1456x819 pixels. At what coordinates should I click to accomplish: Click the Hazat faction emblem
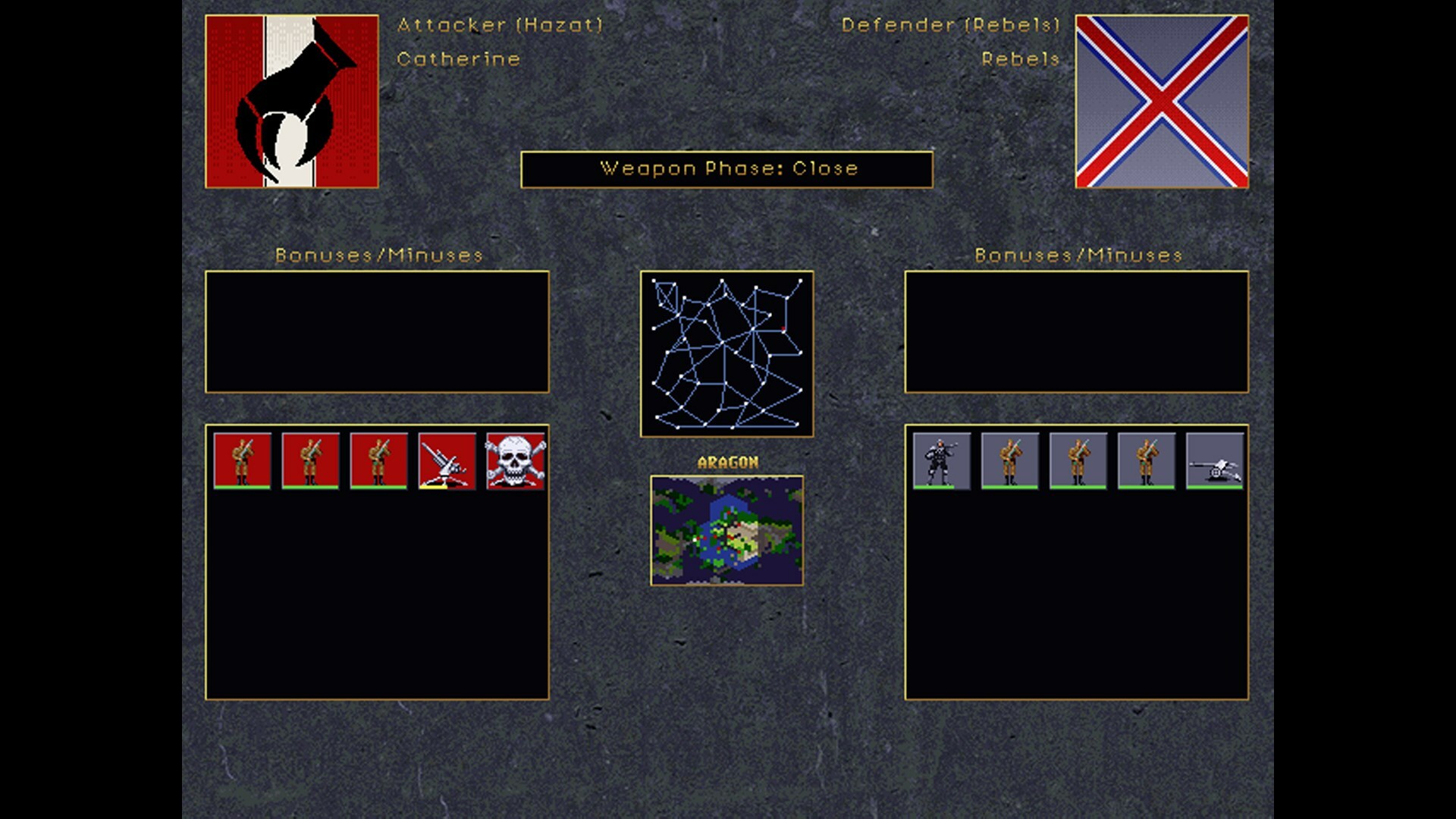pyautogui.click(x=292, y=99)
